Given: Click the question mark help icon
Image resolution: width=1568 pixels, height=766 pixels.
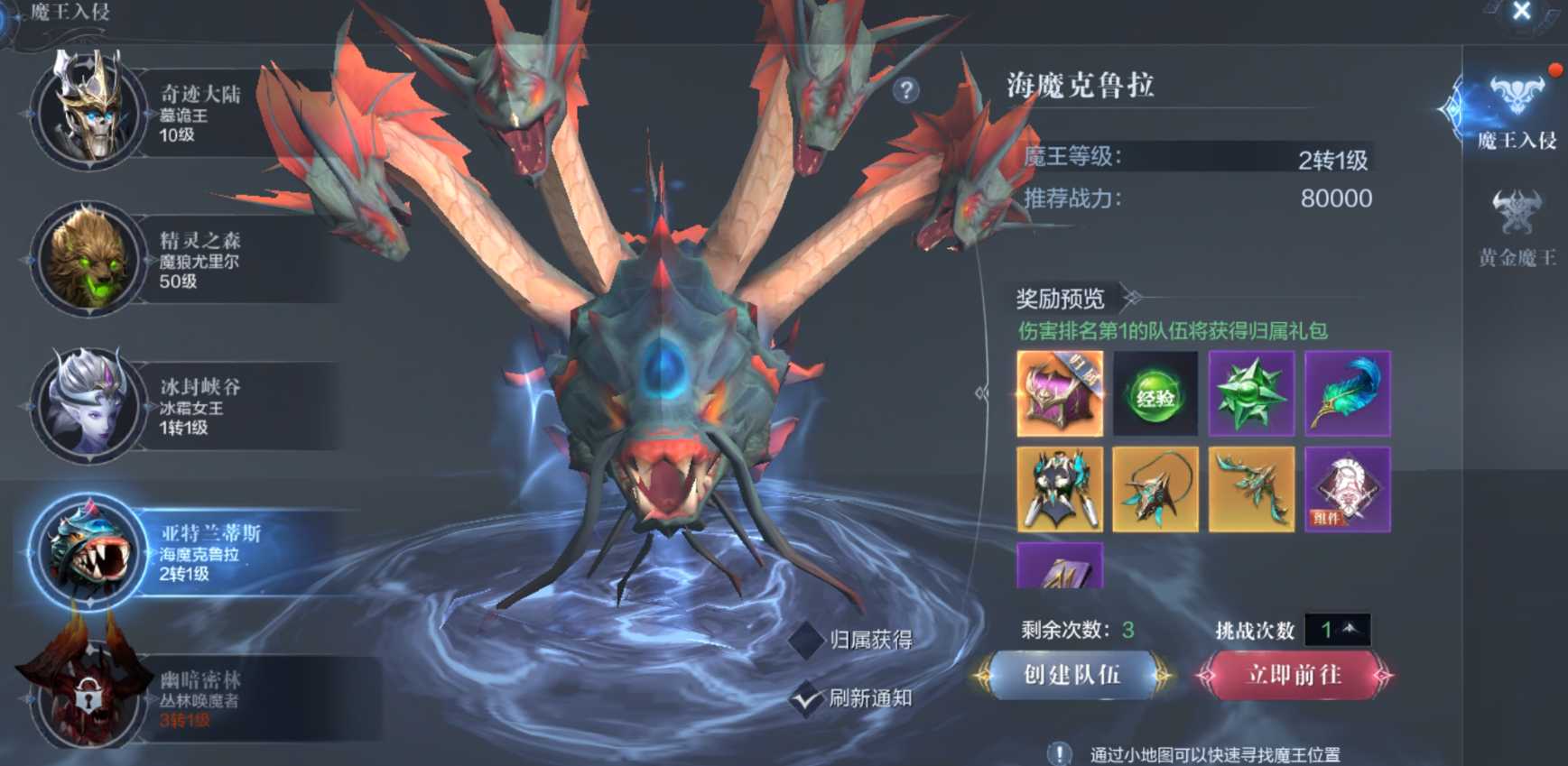Looking at the screenshot, I should click(x=905, y=89).
